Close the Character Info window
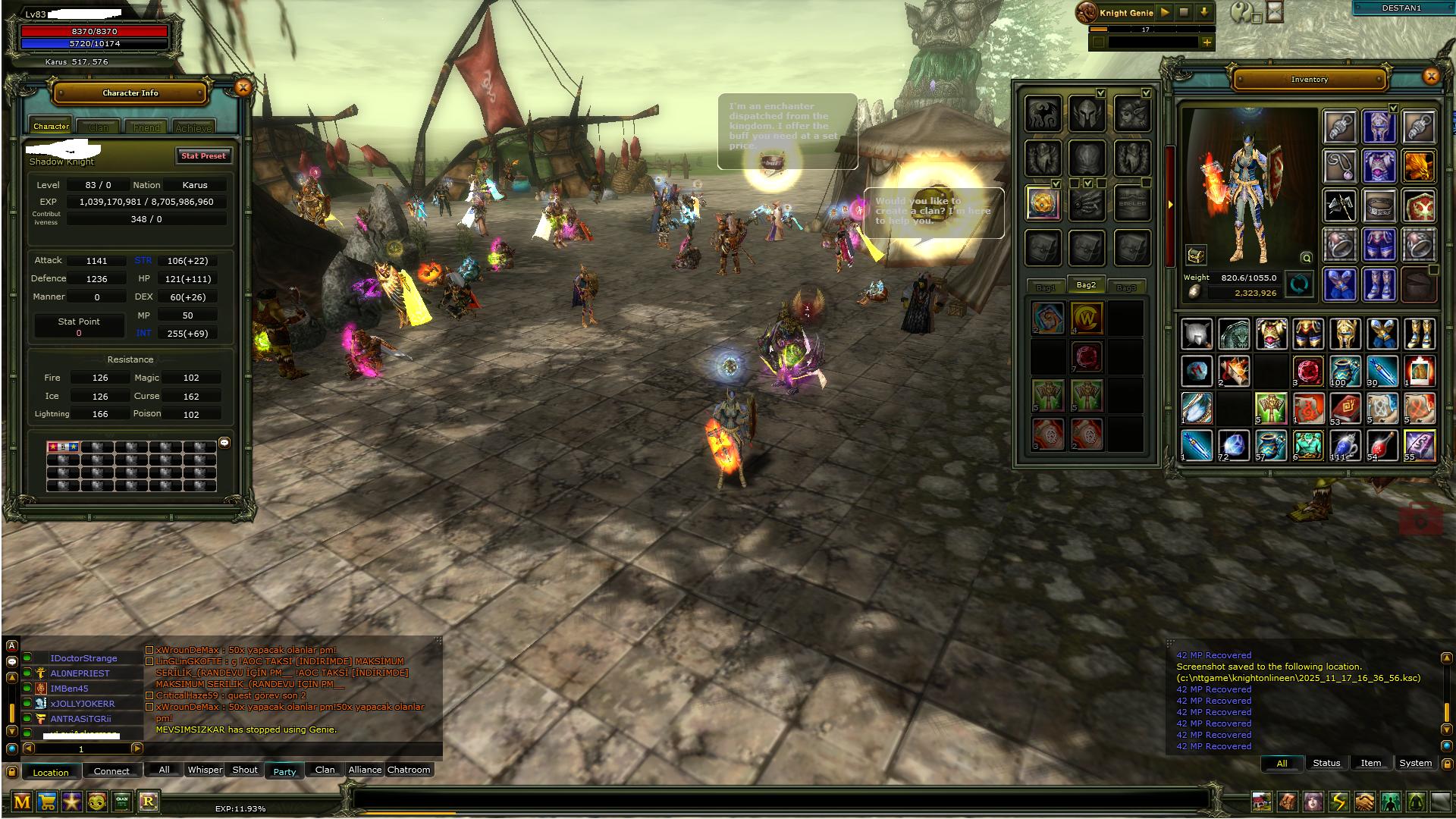This screenshot has height=819, width=1456. 243,88
